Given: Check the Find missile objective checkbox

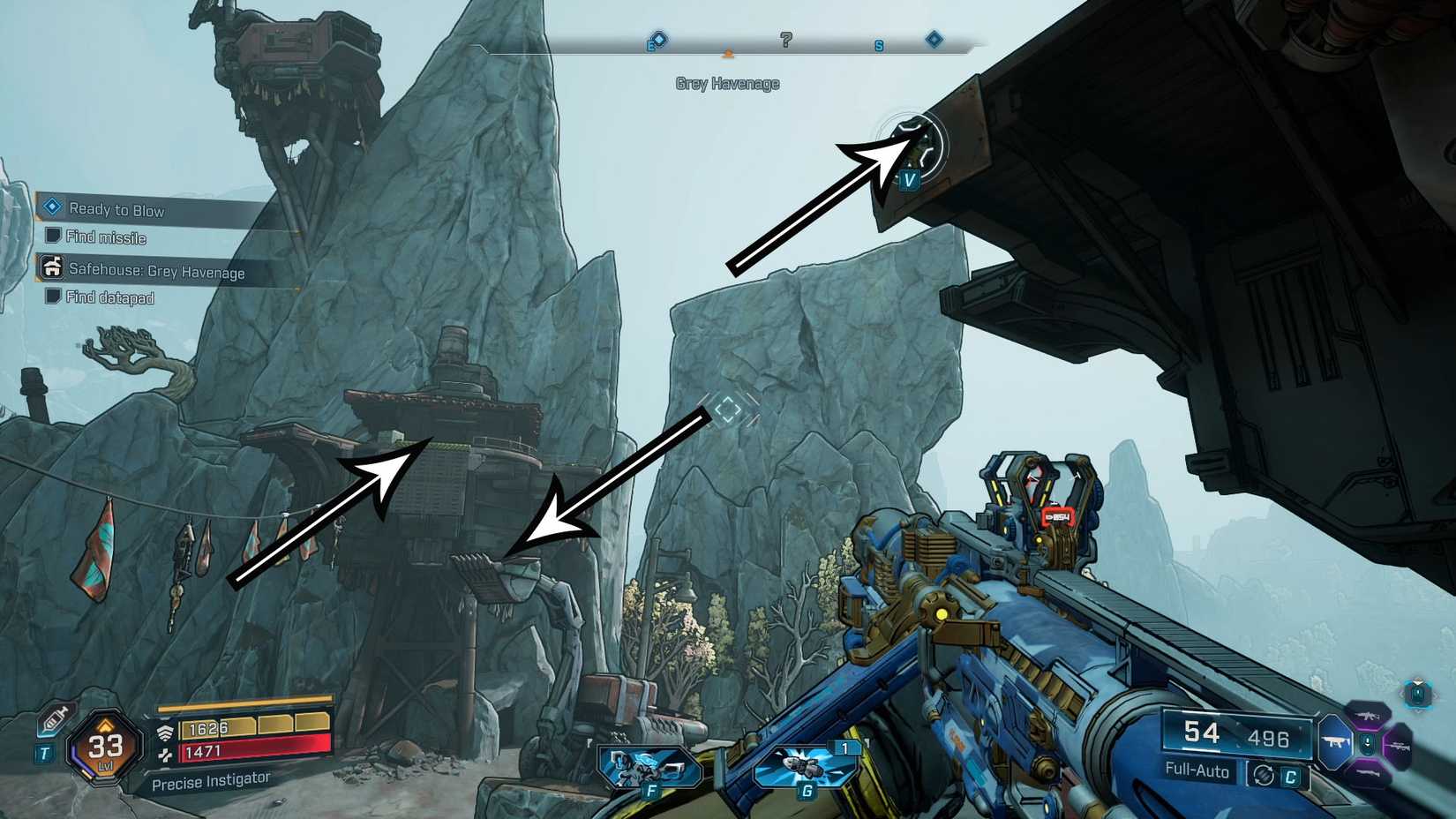Looking at the screenshot, I should click(55, 237).
